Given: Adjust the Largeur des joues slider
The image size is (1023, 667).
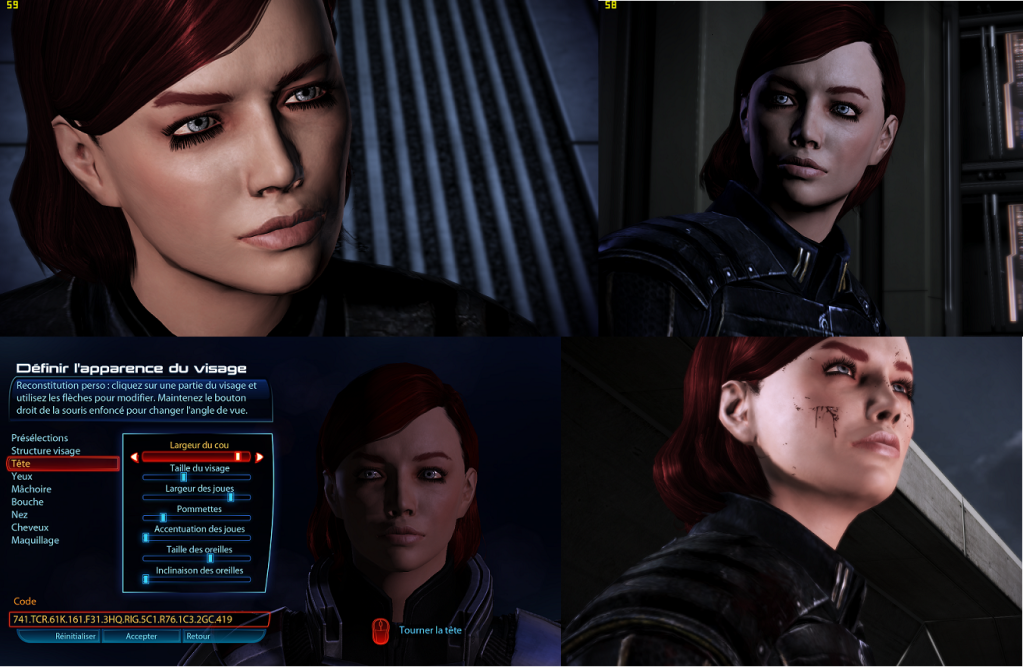Looking at the screenshot, I should [230, 497].
